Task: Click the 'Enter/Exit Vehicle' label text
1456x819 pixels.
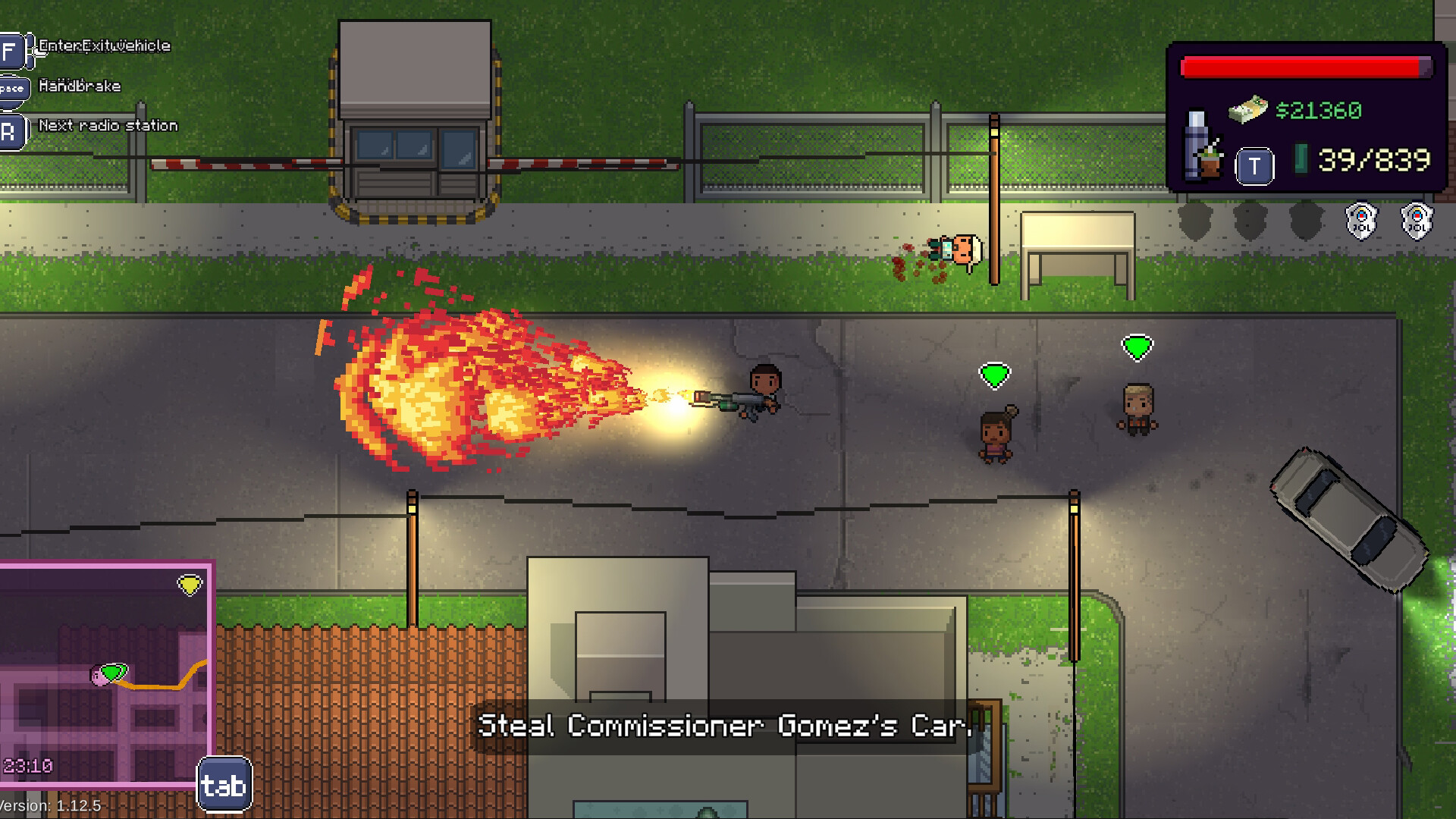Action: pyautogui.click(x=103, y=45)
